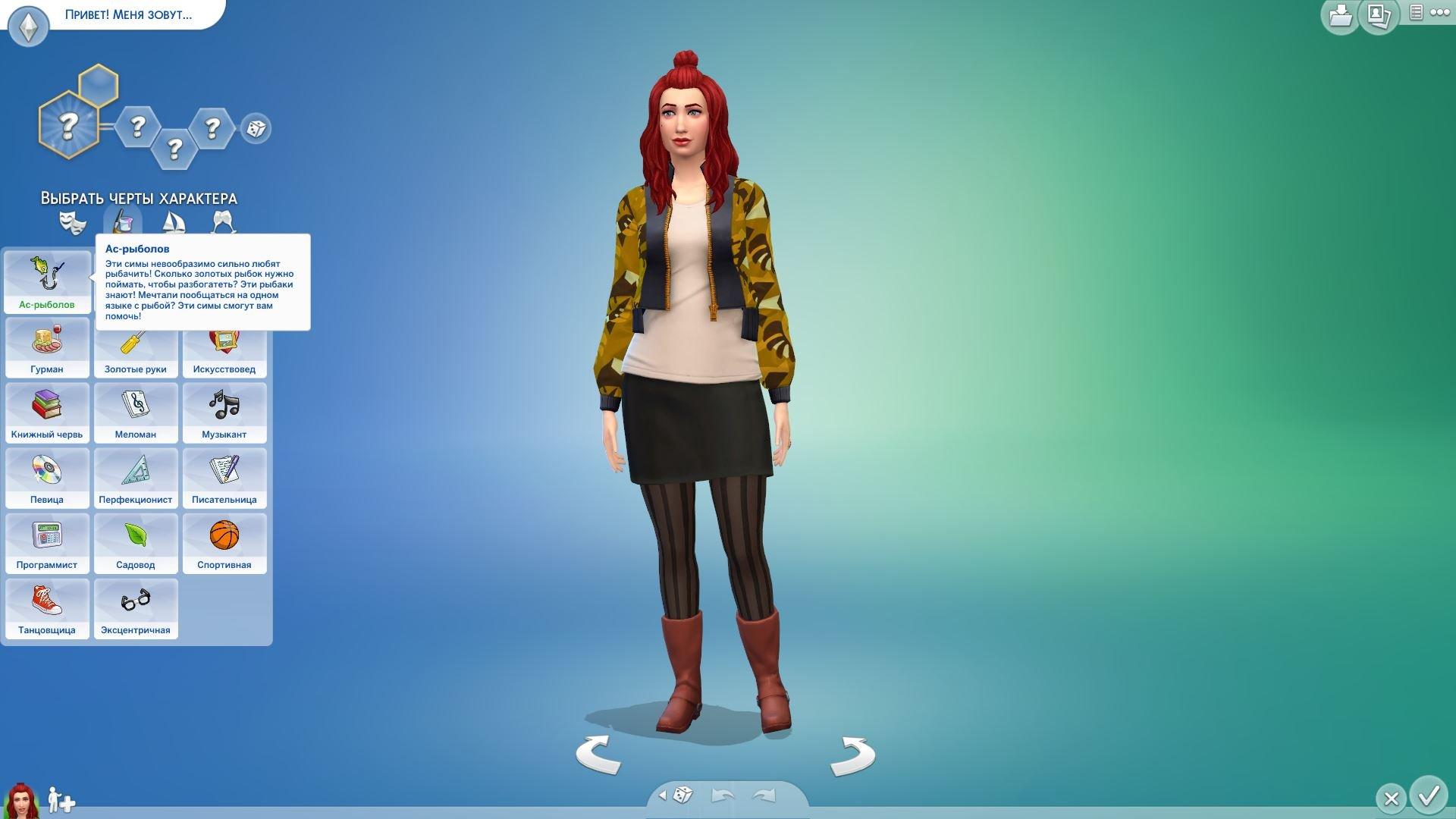1456x819 pixels.
Task: Select the Спортивная basketball trait
Action: 224,543
